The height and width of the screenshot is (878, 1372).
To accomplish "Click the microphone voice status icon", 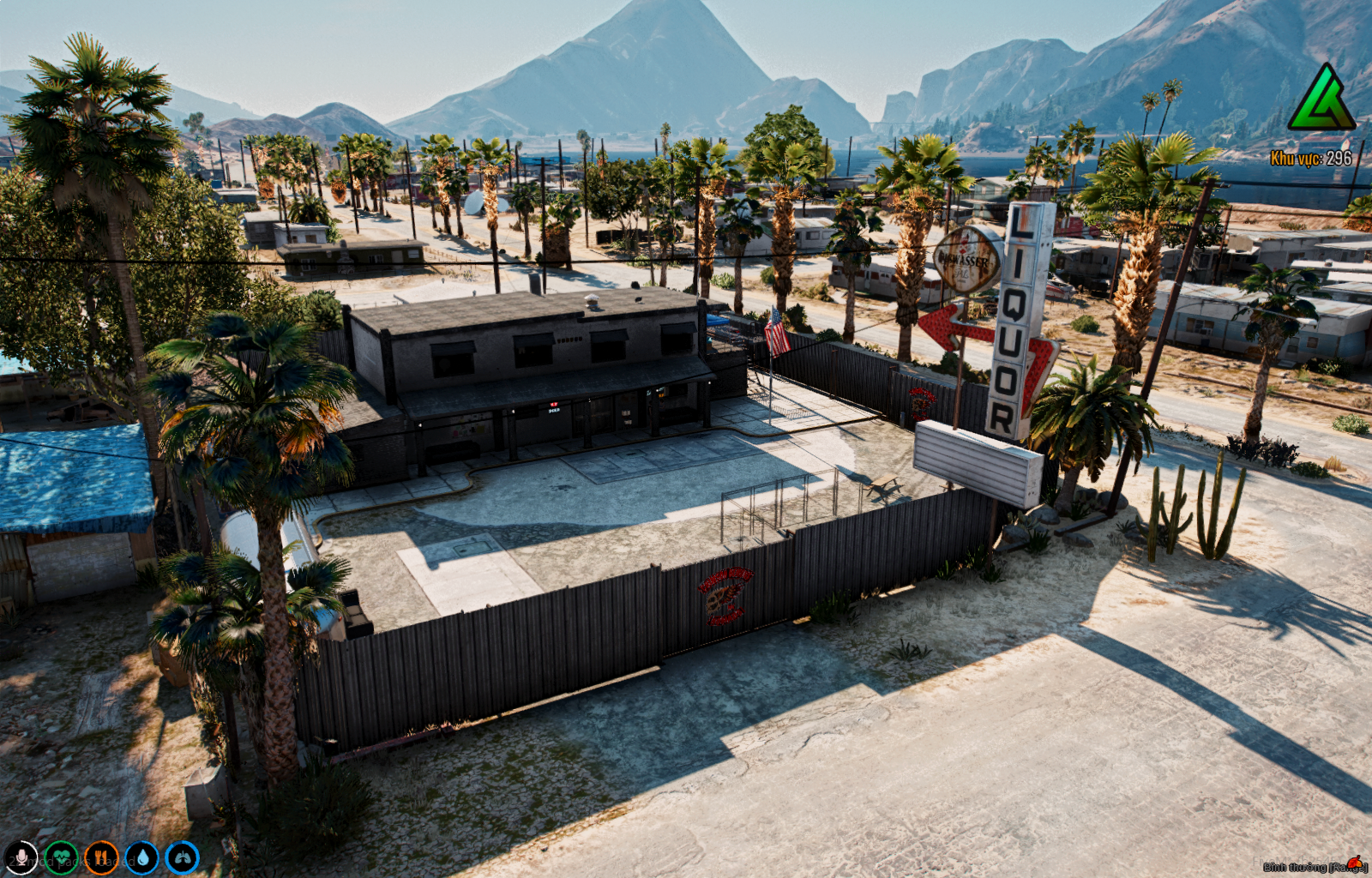I will point(21,857).
